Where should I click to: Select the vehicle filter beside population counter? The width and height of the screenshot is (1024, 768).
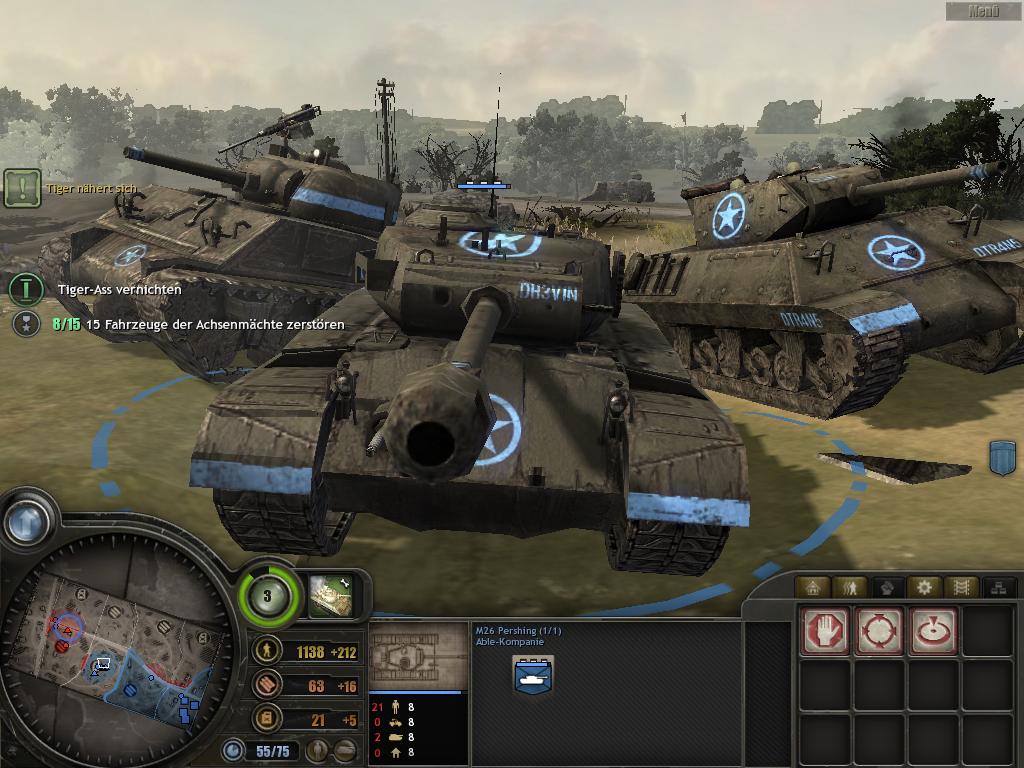345,749
